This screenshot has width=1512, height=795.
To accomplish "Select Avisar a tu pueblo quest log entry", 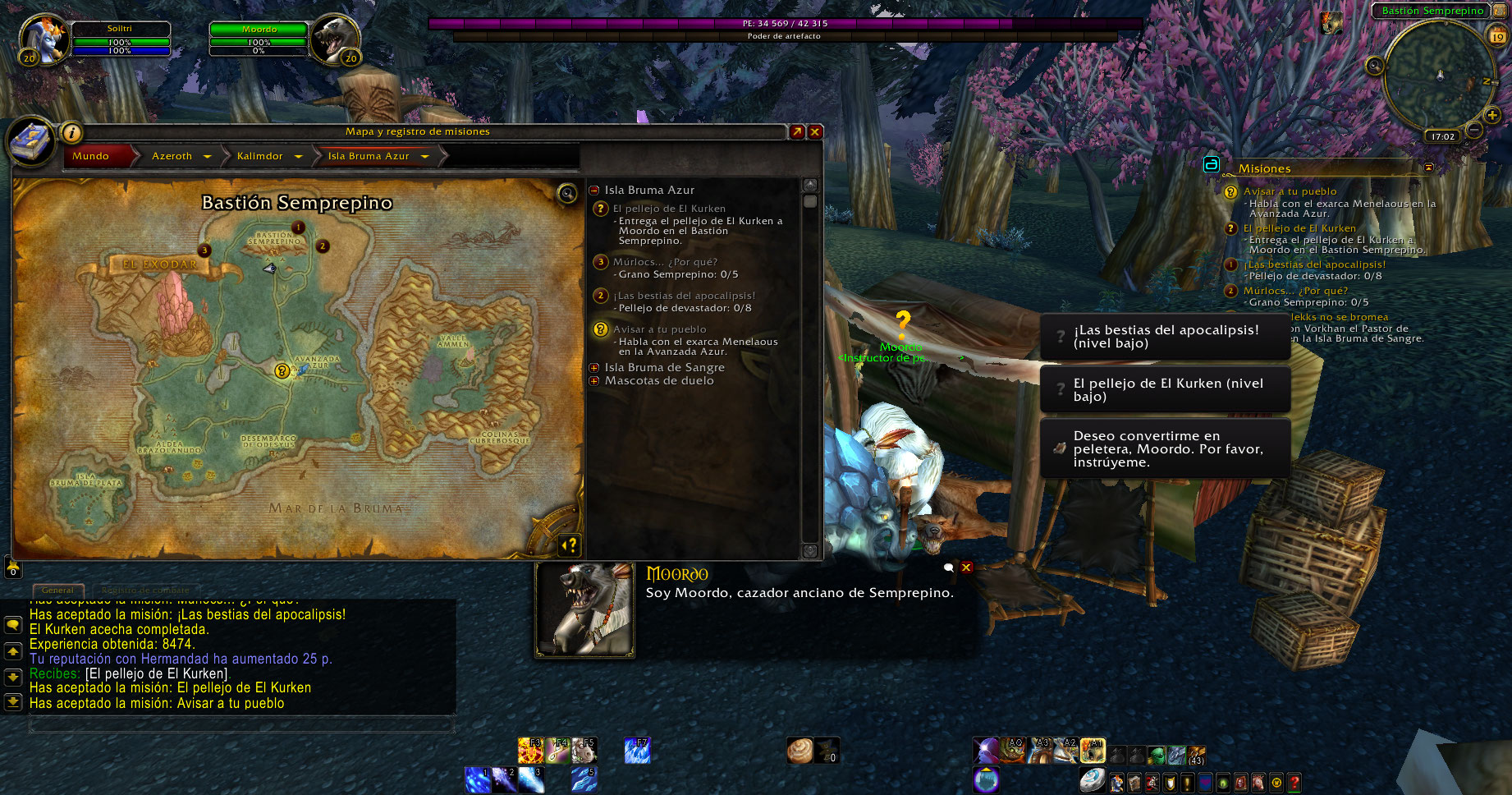I will 659,329.
